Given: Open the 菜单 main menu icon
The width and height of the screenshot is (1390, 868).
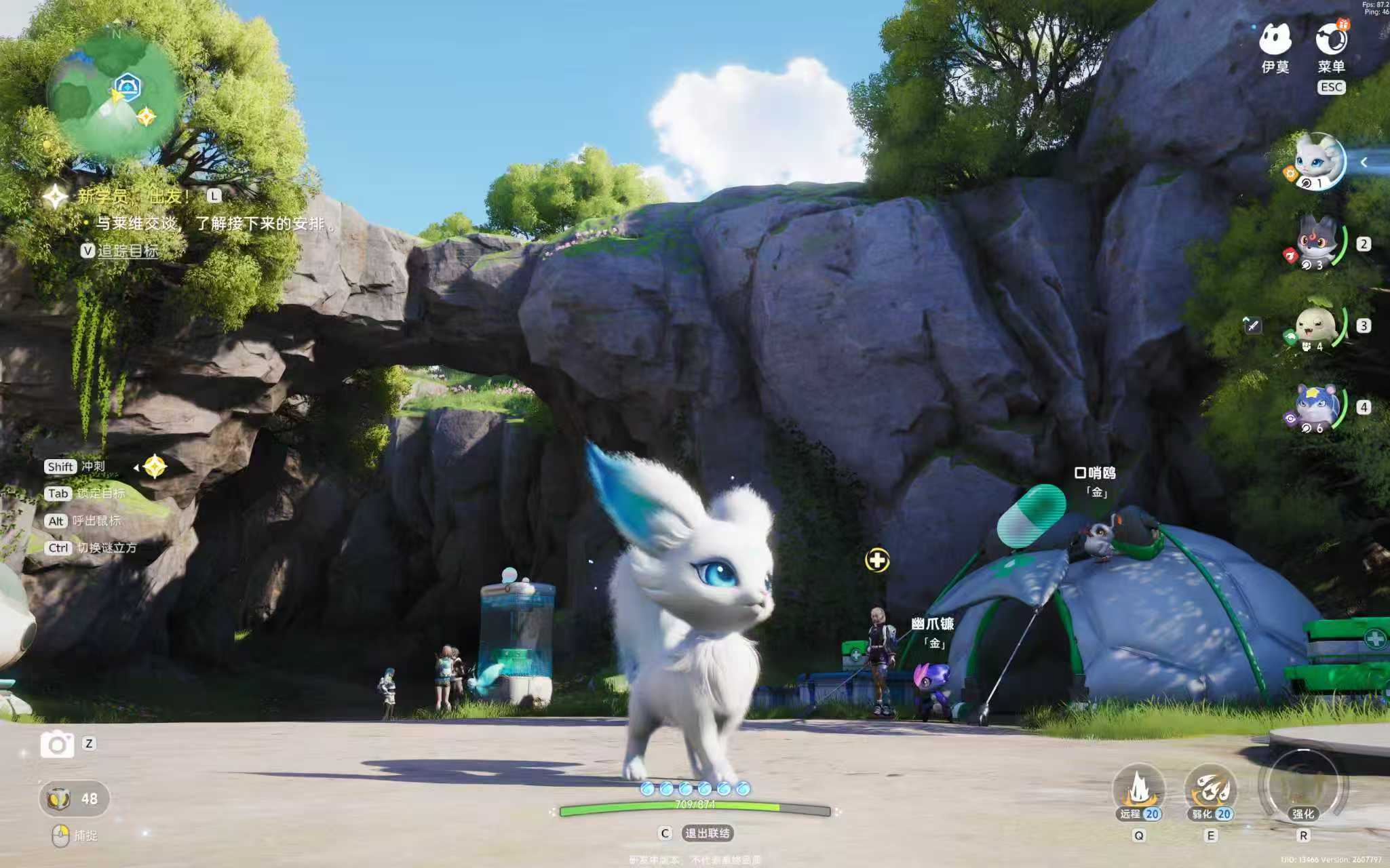Looking at the screenshot, I should point(1331,41).
